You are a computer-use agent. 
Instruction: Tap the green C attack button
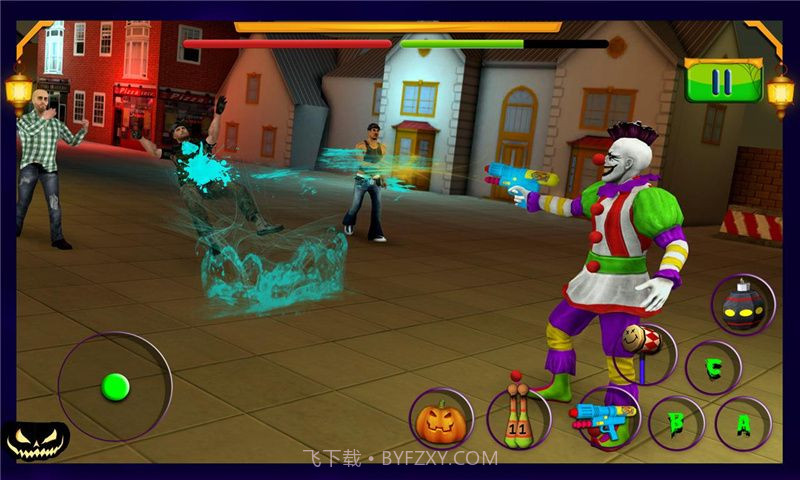713,367
